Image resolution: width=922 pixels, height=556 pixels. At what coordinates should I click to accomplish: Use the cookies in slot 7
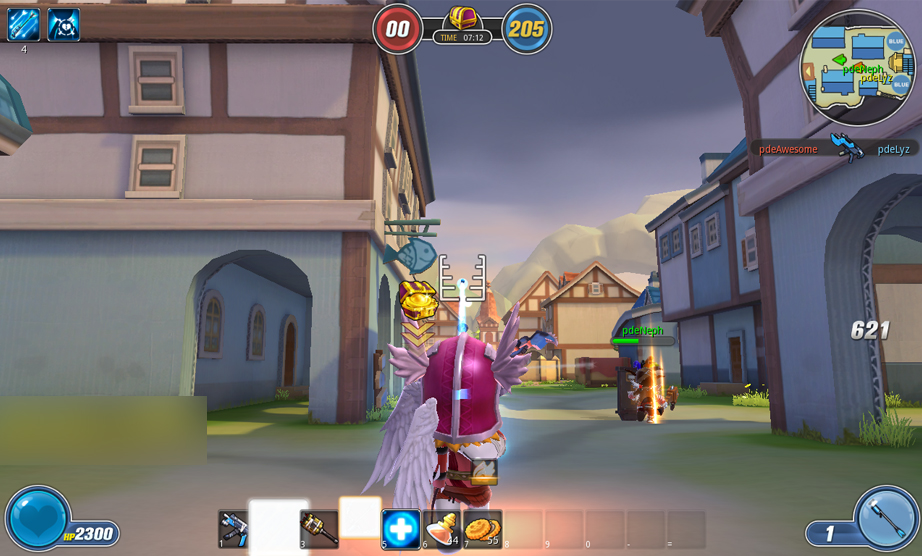tap(481, 528)
